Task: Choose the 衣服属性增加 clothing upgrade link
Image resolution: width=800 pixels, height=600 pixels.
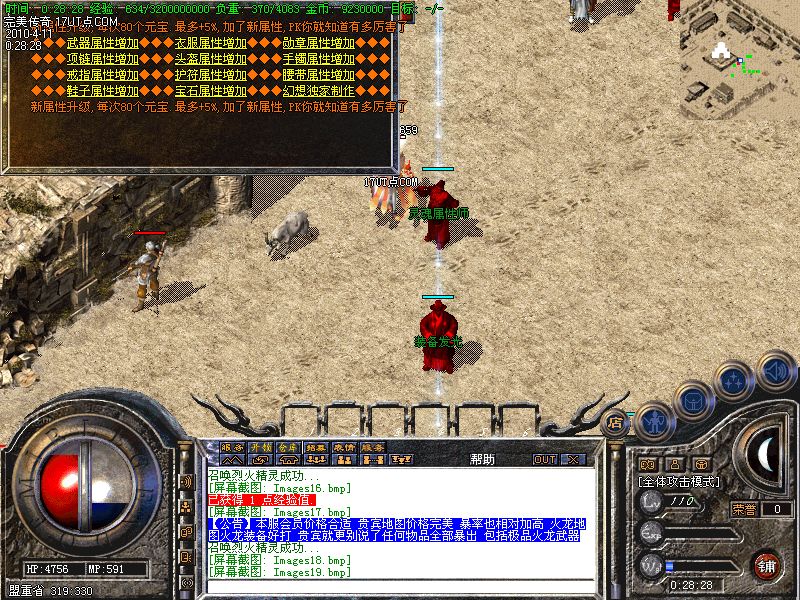Action: pos(210,43)
